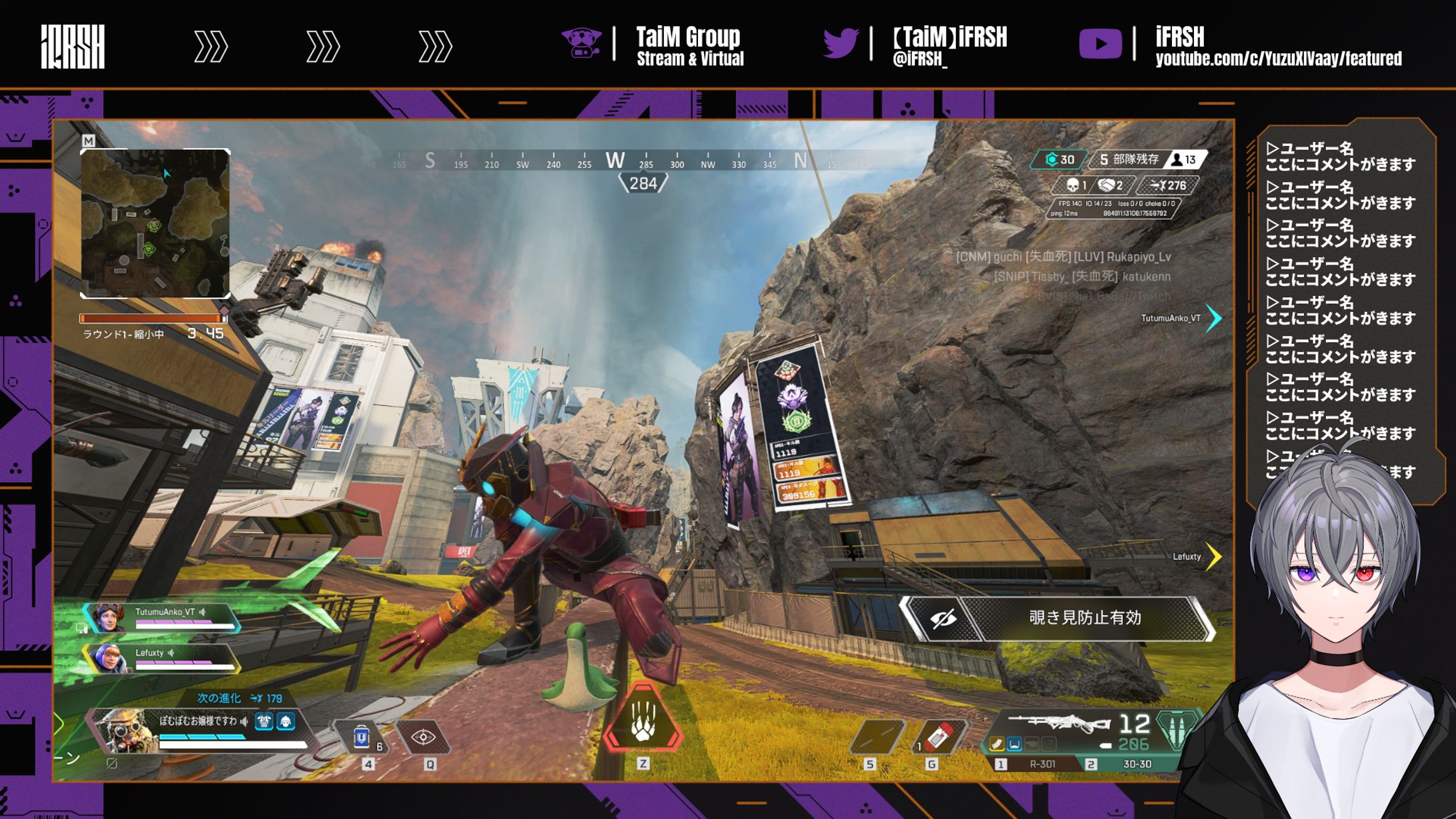1456x819 pixels.
Task: Click the squads remaining counter
Action: pos(1129,160)
